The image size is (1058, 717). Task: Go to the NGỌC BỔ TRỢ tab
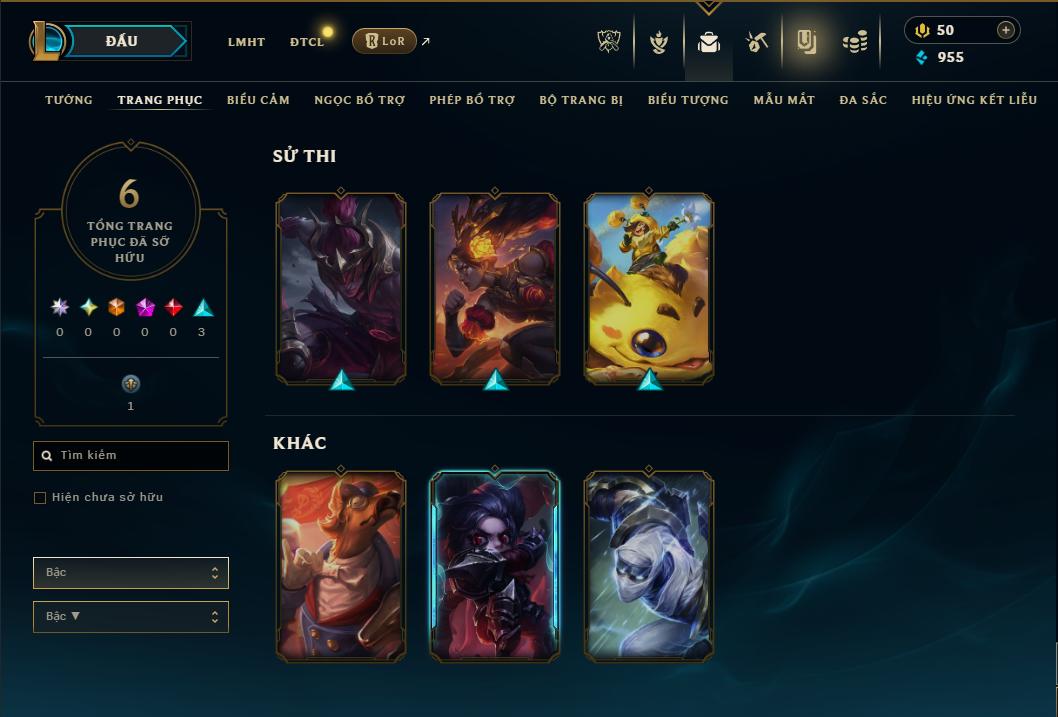pyautogui.click(x=359, y=100)
